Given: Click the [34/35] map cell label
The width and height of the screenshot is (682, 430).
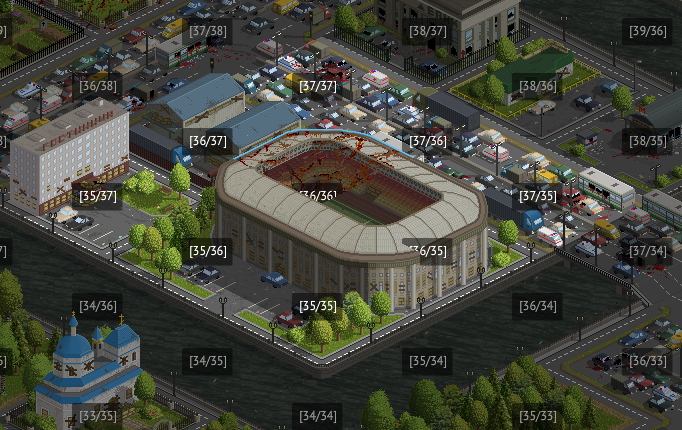Looking at the screenshot, I should click(x=208, y=360).
